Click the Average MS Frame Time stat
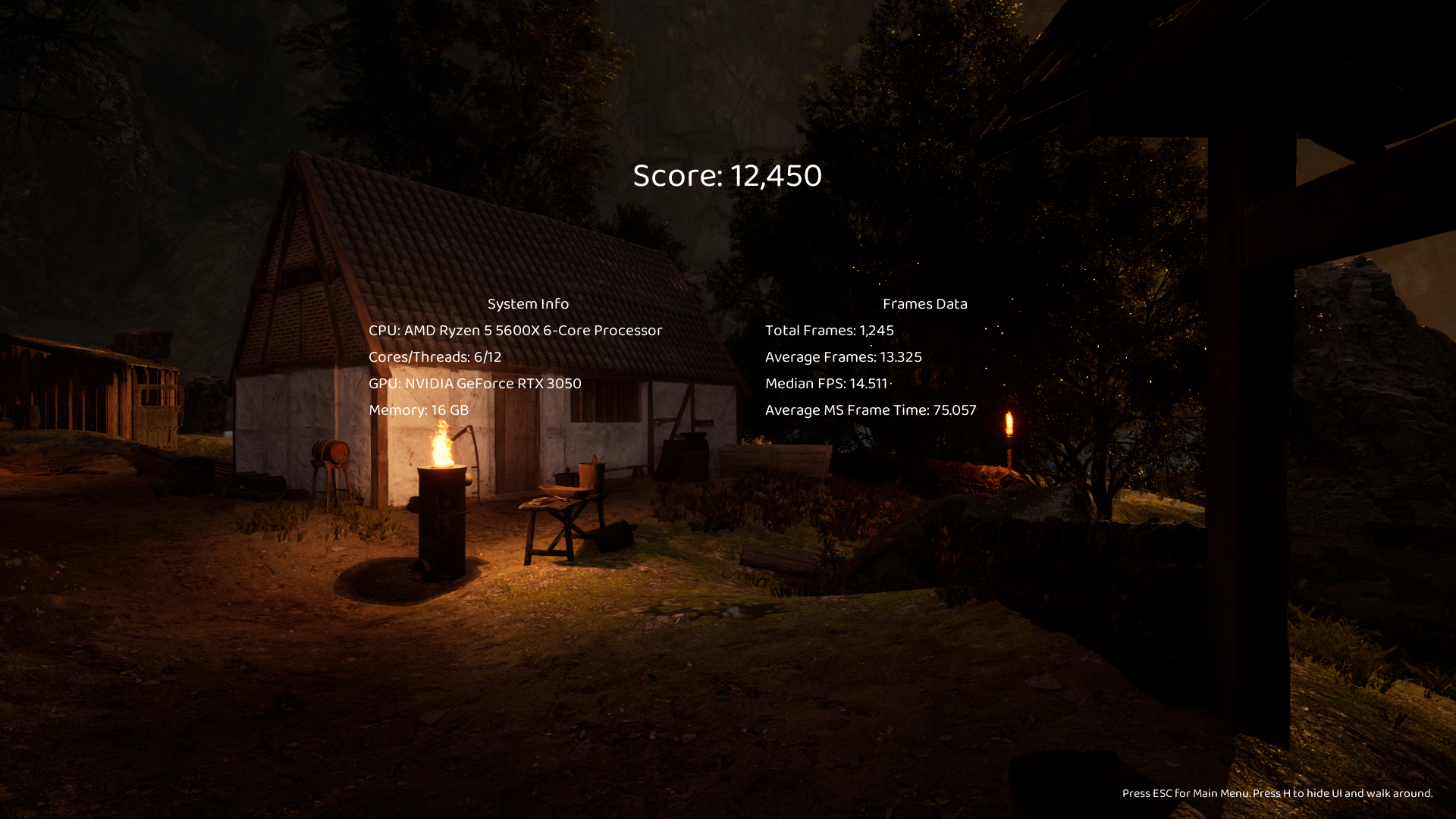Viewport: 1456px width, 819px height. point(871,409)
